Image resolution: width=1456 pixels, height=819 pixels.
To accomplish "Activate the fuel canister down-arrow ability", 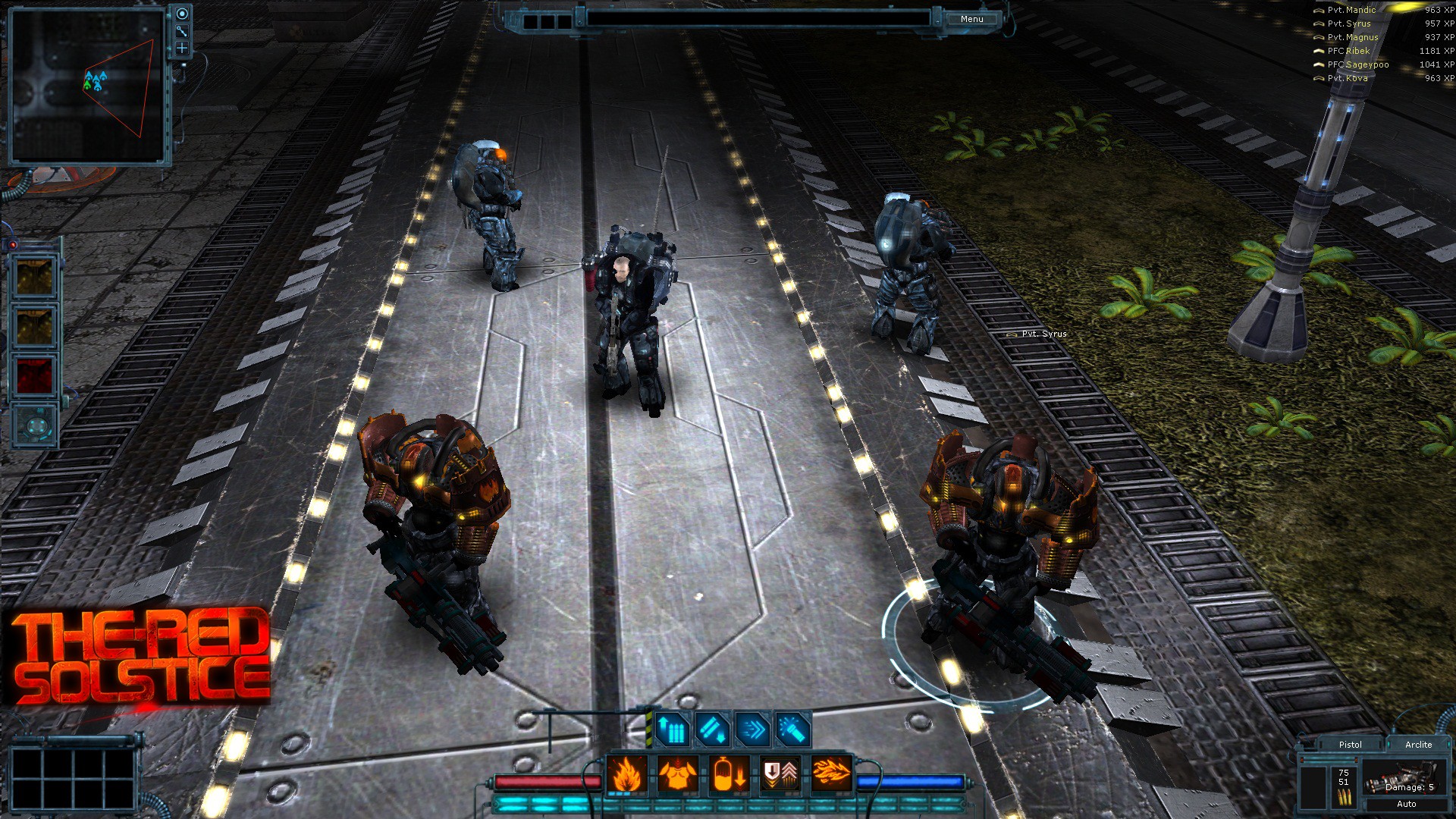I will point(730,775).
